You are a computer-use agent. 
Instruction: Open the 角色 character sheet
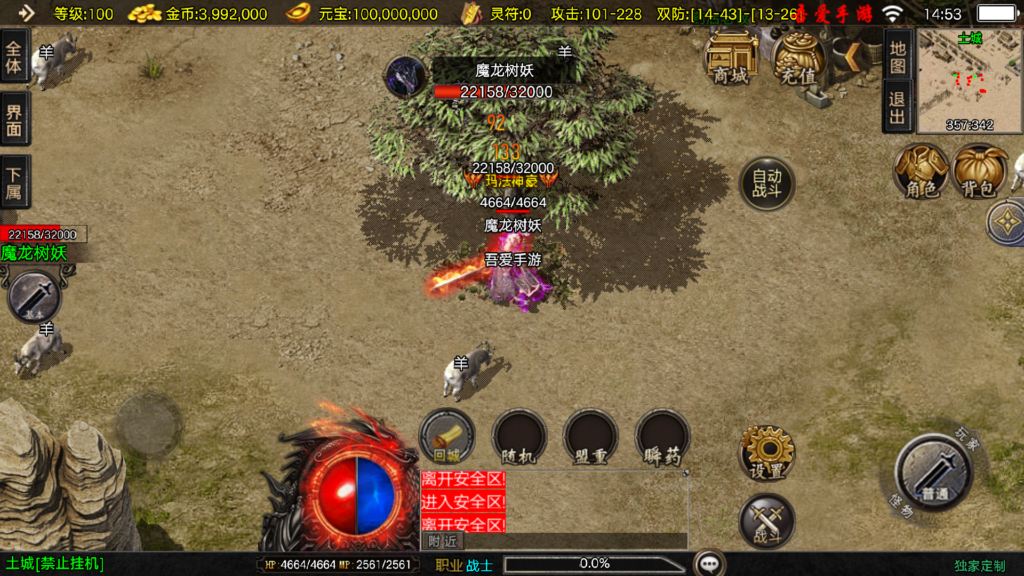coord(921,171)
